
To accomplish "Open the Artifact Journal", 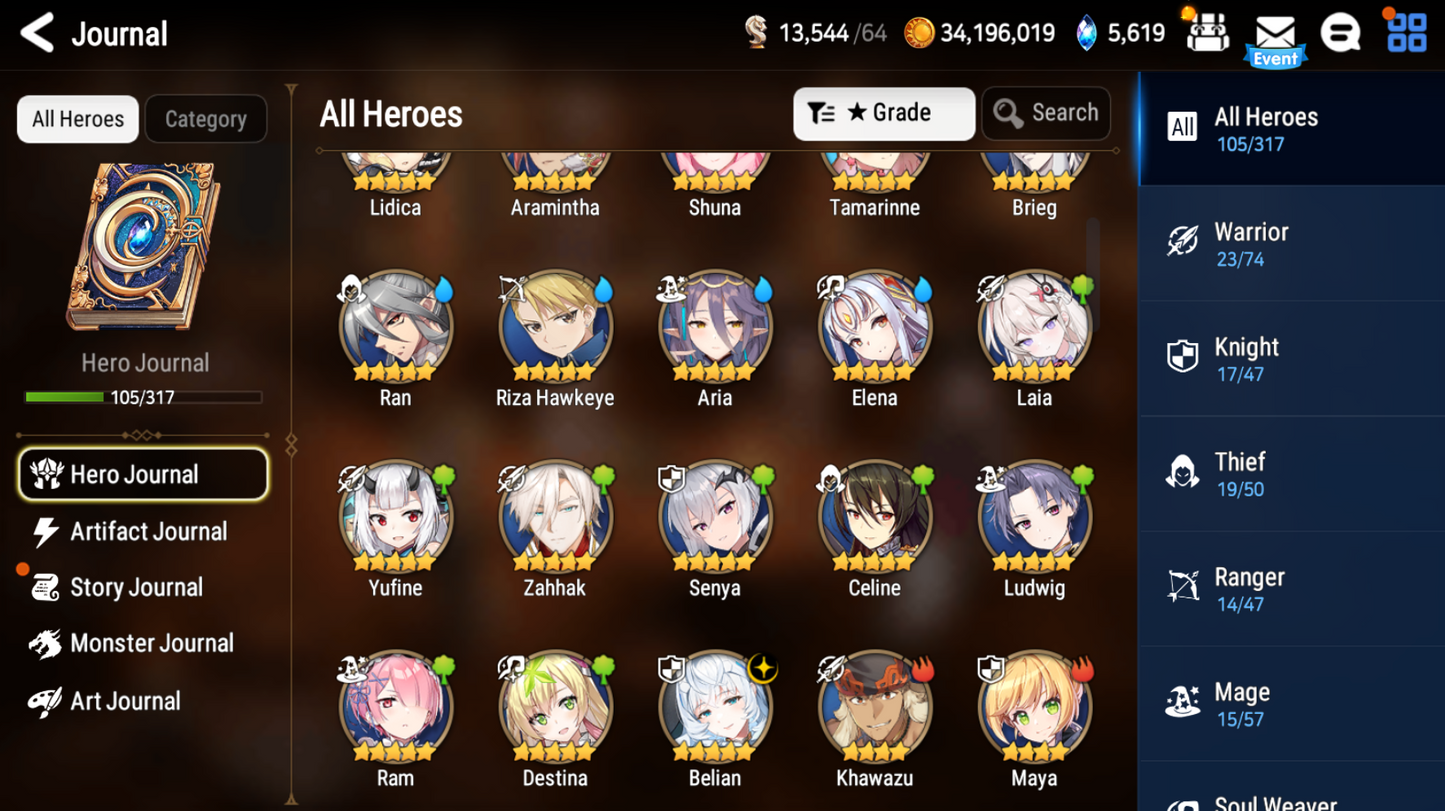I will coord(147,531).
